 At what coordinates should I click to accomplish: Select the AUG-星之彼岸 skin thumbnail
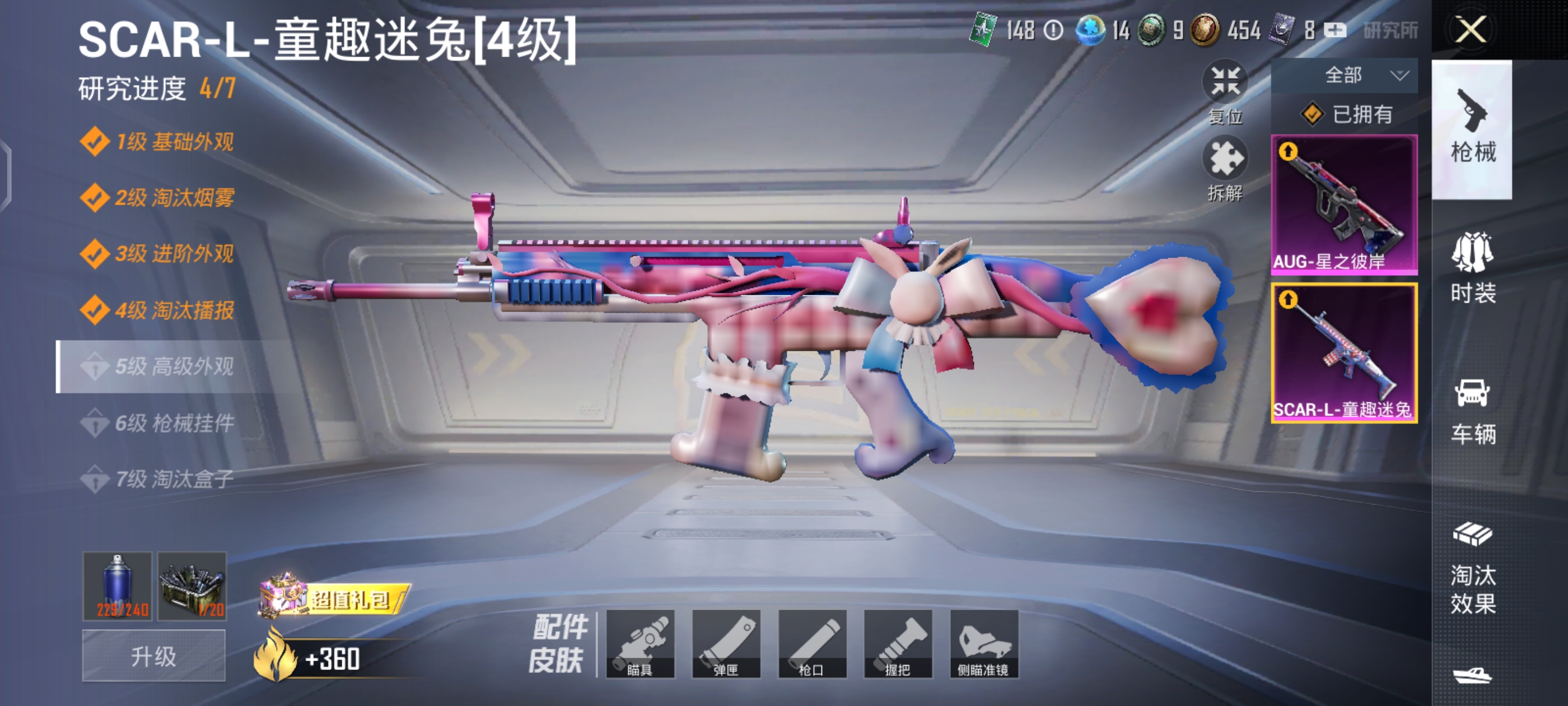[1344, 204]
